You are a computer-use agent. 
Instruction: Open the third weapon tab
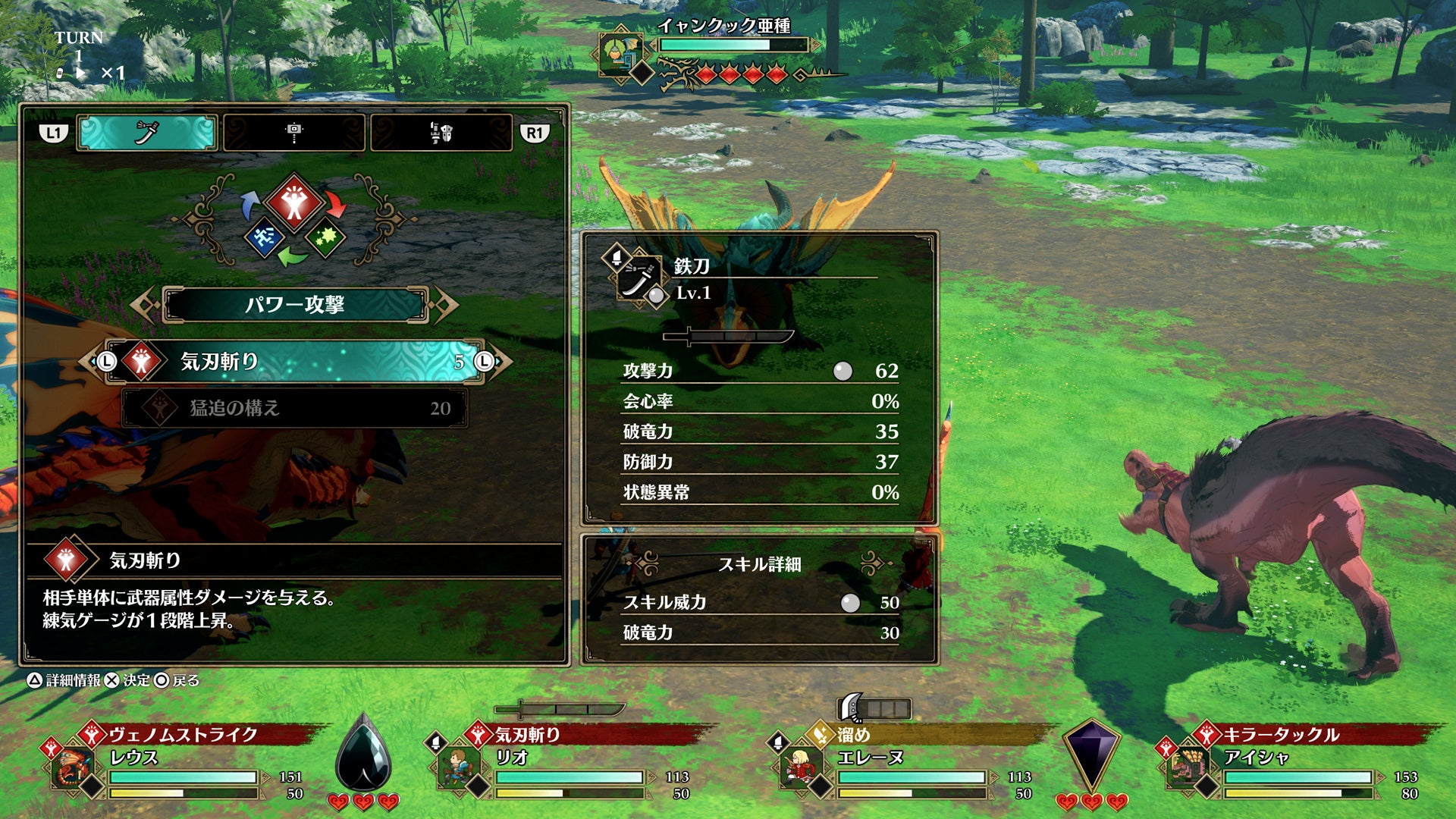[x=441, y=133]
